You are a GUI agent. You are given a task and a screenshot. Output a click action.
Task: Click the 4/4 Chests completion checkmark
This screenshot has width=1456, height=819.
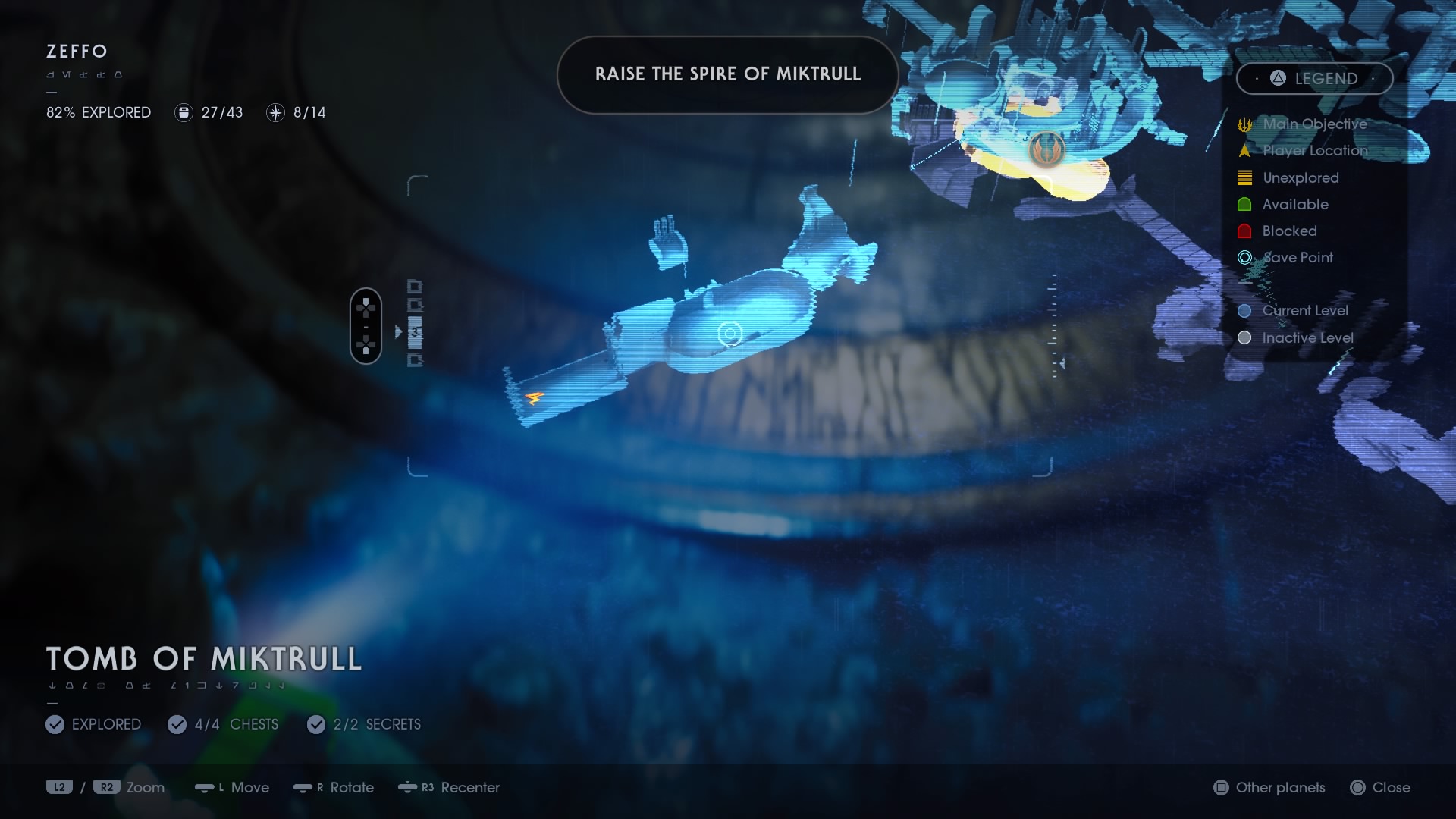pos(177,724)
